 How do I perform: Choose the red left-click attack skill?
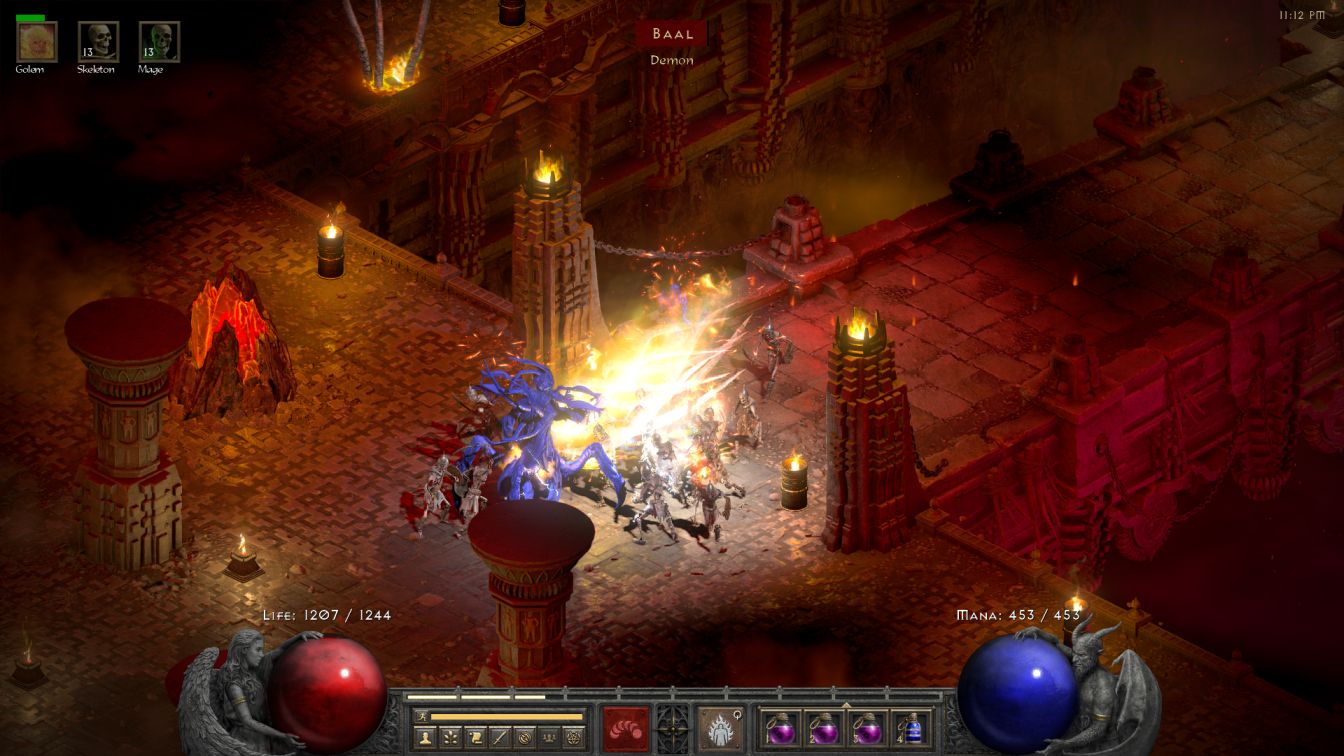(x=626, y=729)
